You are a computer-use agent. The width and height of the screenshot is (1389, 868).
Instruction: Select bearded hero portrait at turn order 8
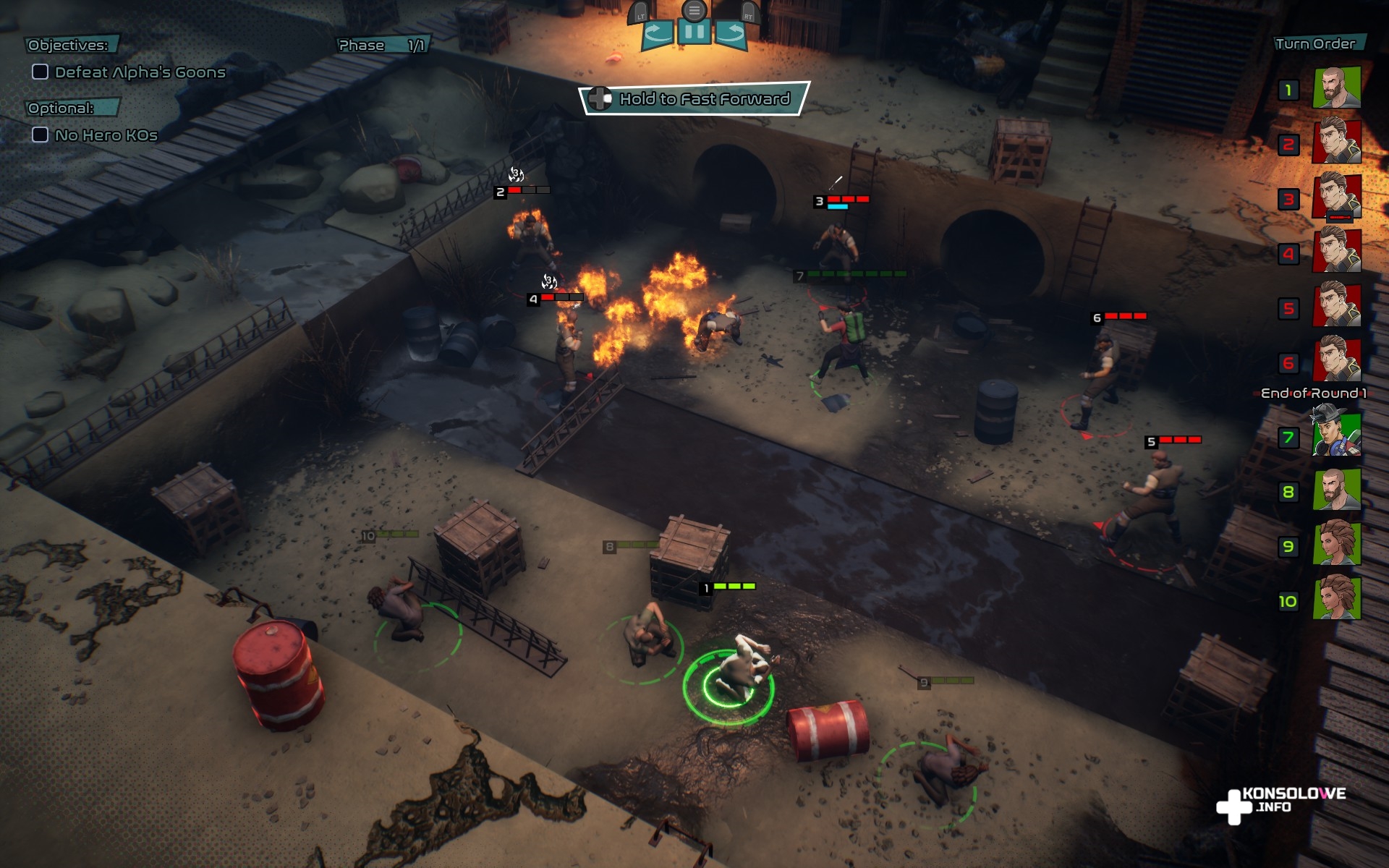point(1336,490)
